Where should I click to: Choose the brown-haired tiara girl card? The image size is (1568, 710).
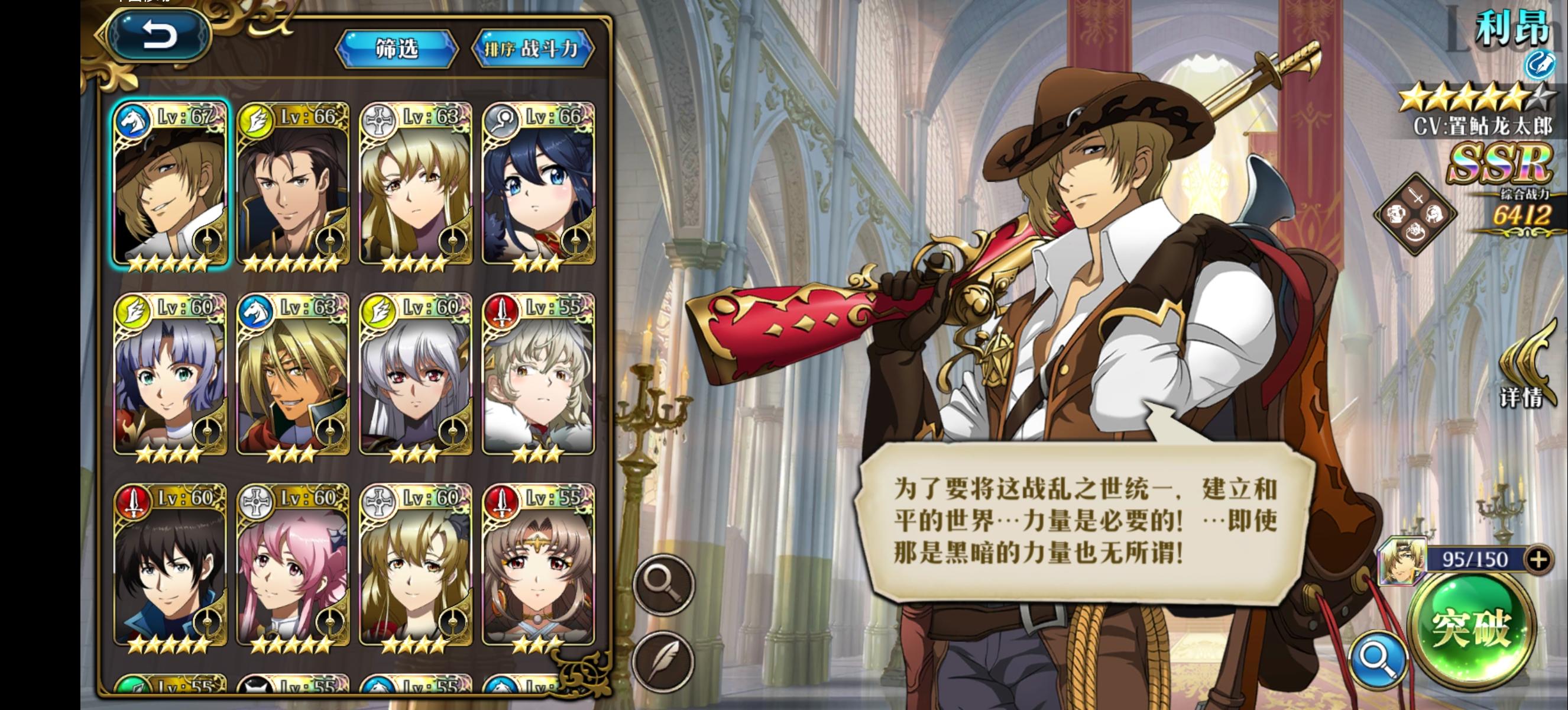coord(538,566)
